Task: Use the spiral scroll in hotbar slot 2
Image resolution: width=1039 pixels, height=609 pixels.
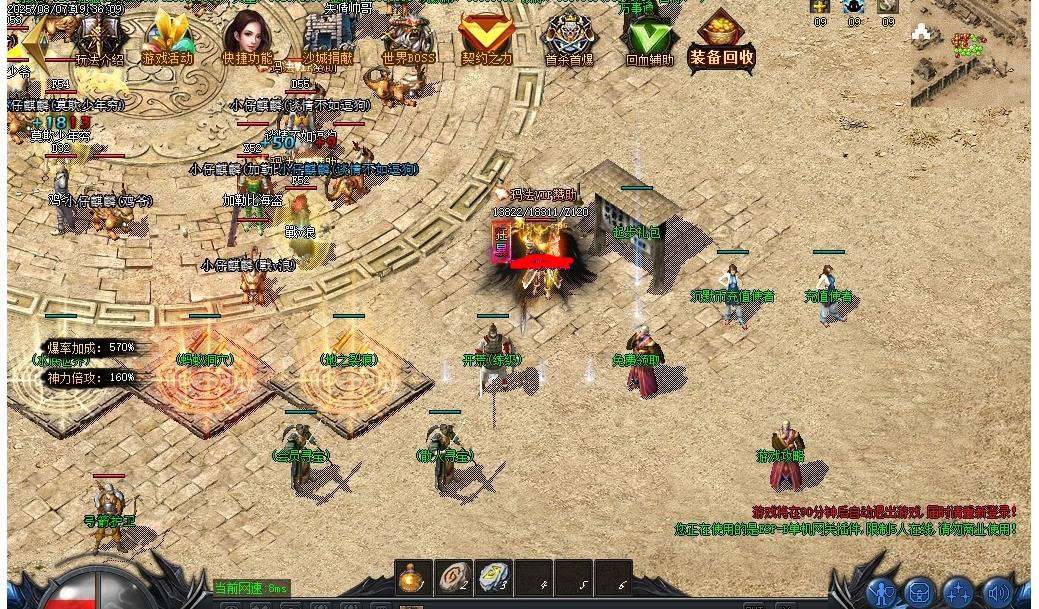Action: coord(453,578)
